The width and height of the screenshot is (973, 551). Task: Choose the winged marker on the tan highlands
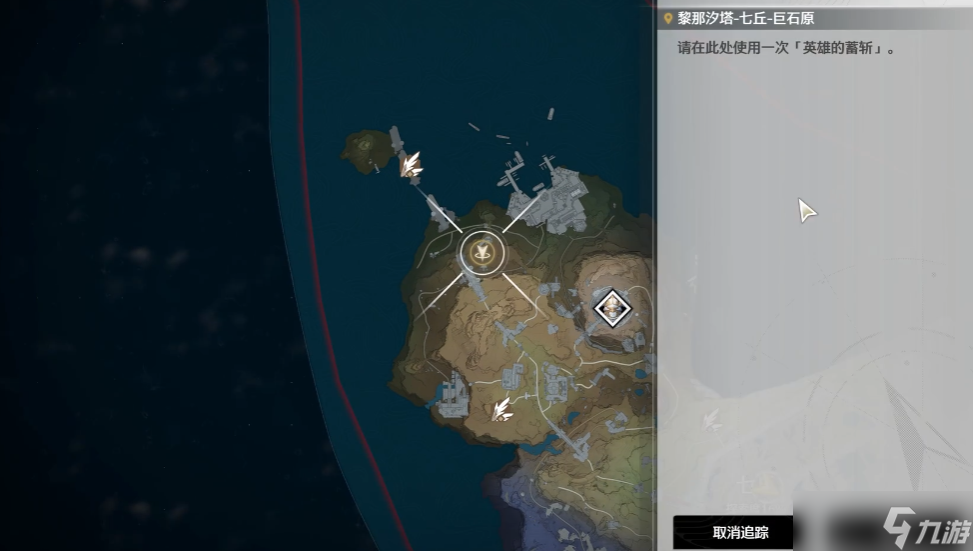(501, 407)
